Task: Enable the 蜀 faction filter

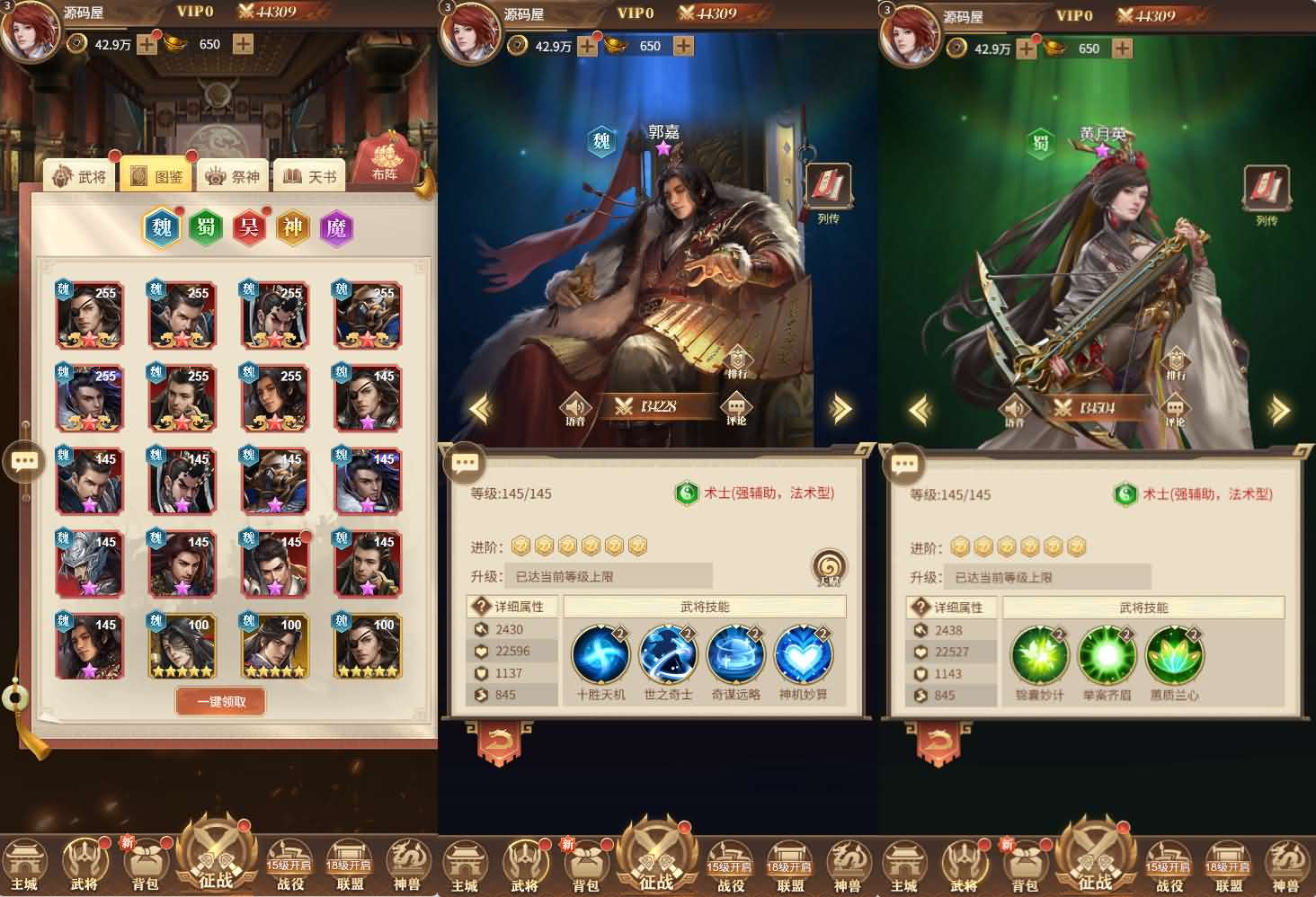Action: coord(204,227)
